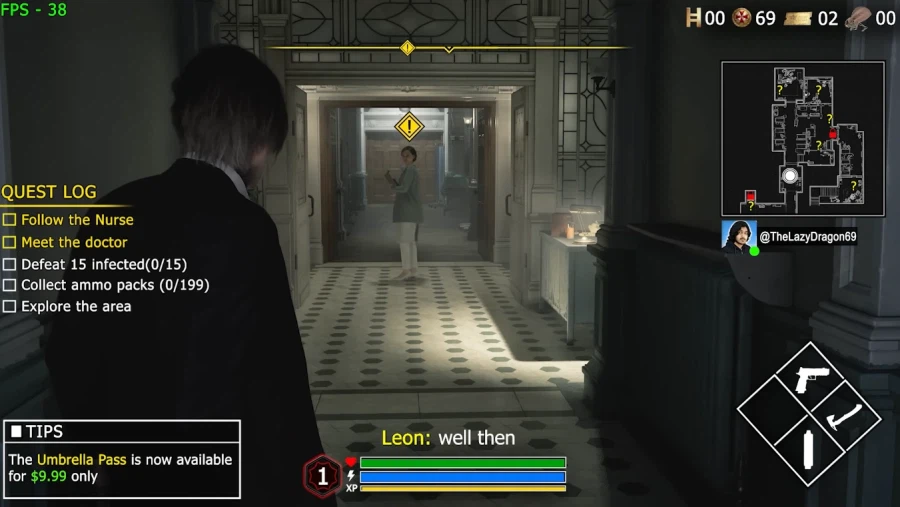Open the loot sack icon
900x507 pixels.
pyautogui.click(x=858, y=18)
